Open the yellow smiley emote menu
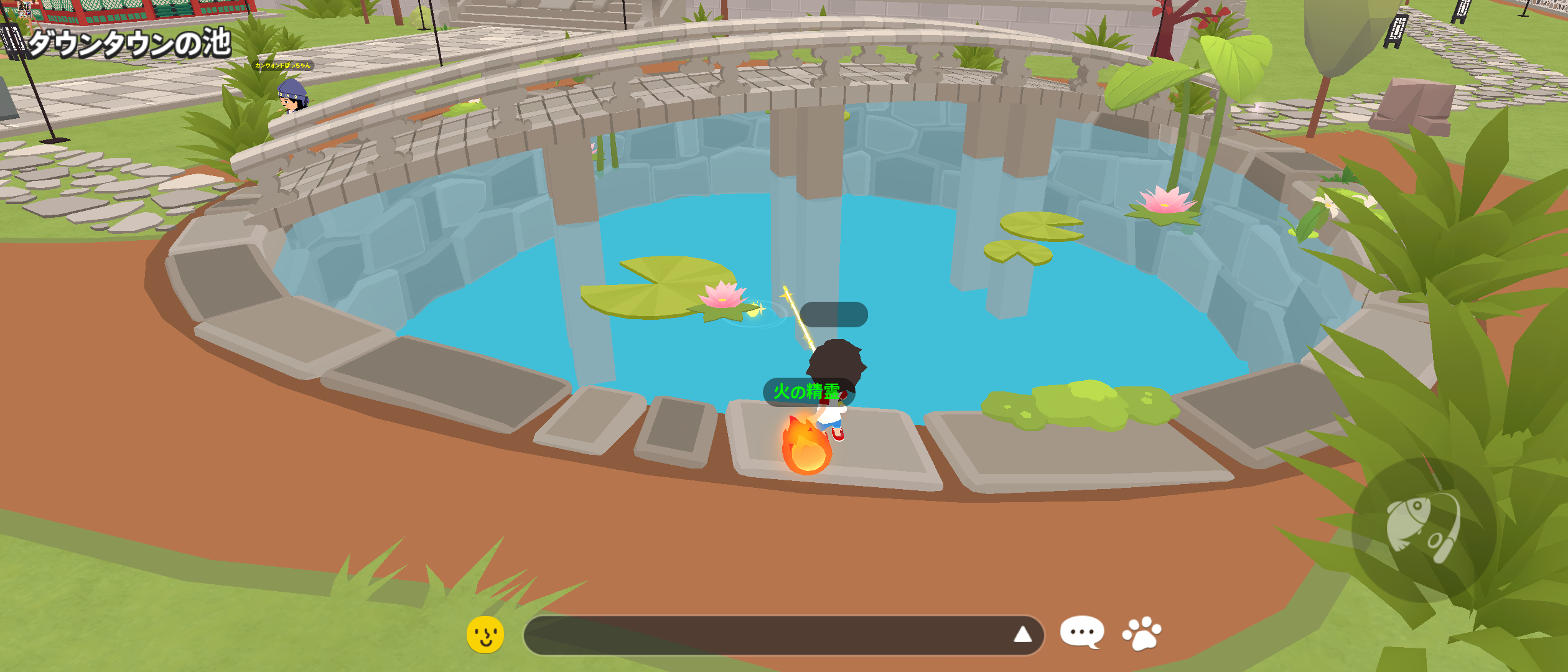This screenshot has width=1568, height=672. [485, 635]
